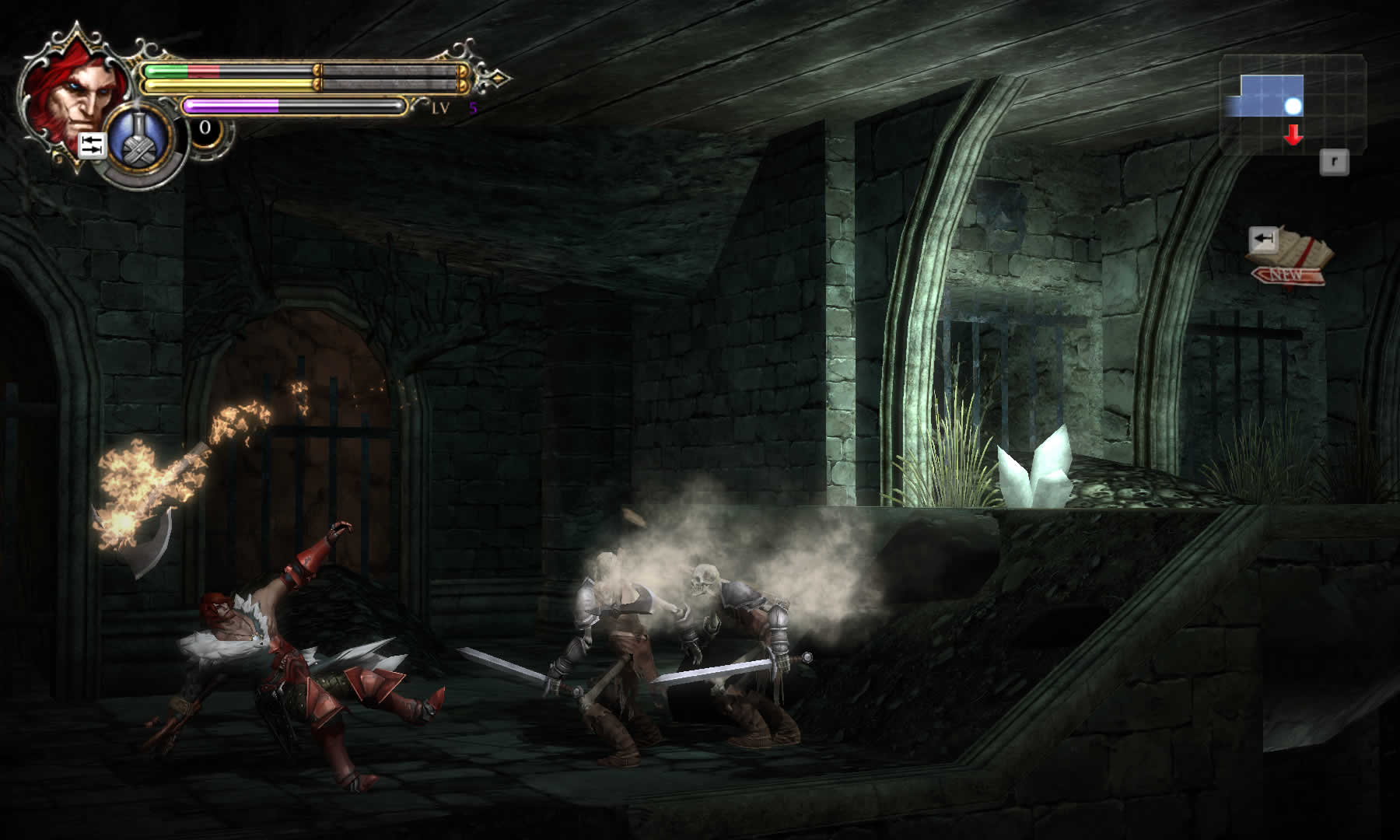Screen dimensions: 1400x840
Task: Click the white player marker on minimap
Action: tap(1293, 107)
